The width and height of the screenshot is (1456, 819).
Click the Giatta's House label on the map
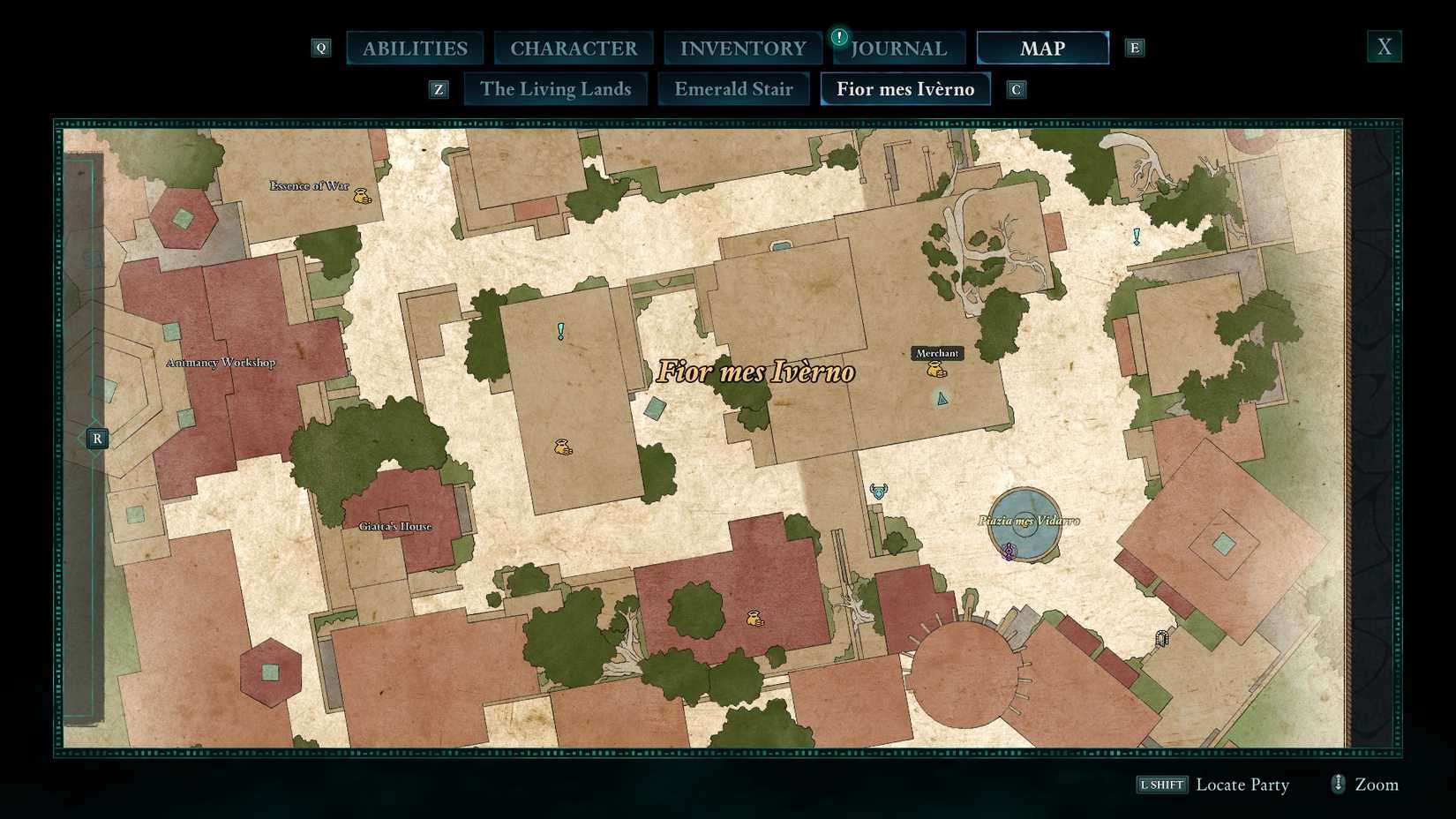(x=396, y=526)
